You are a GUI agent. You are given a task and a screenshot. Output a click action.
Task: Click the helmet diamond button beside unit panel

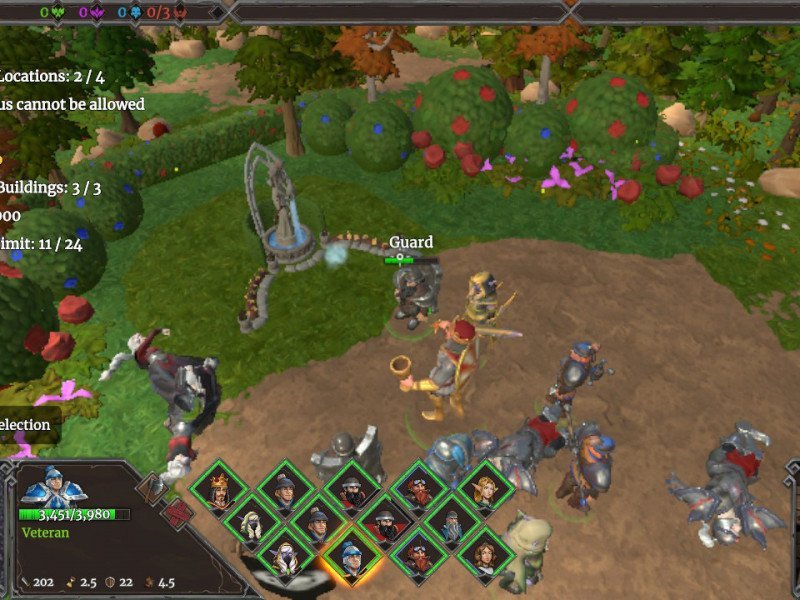point(154,488)
